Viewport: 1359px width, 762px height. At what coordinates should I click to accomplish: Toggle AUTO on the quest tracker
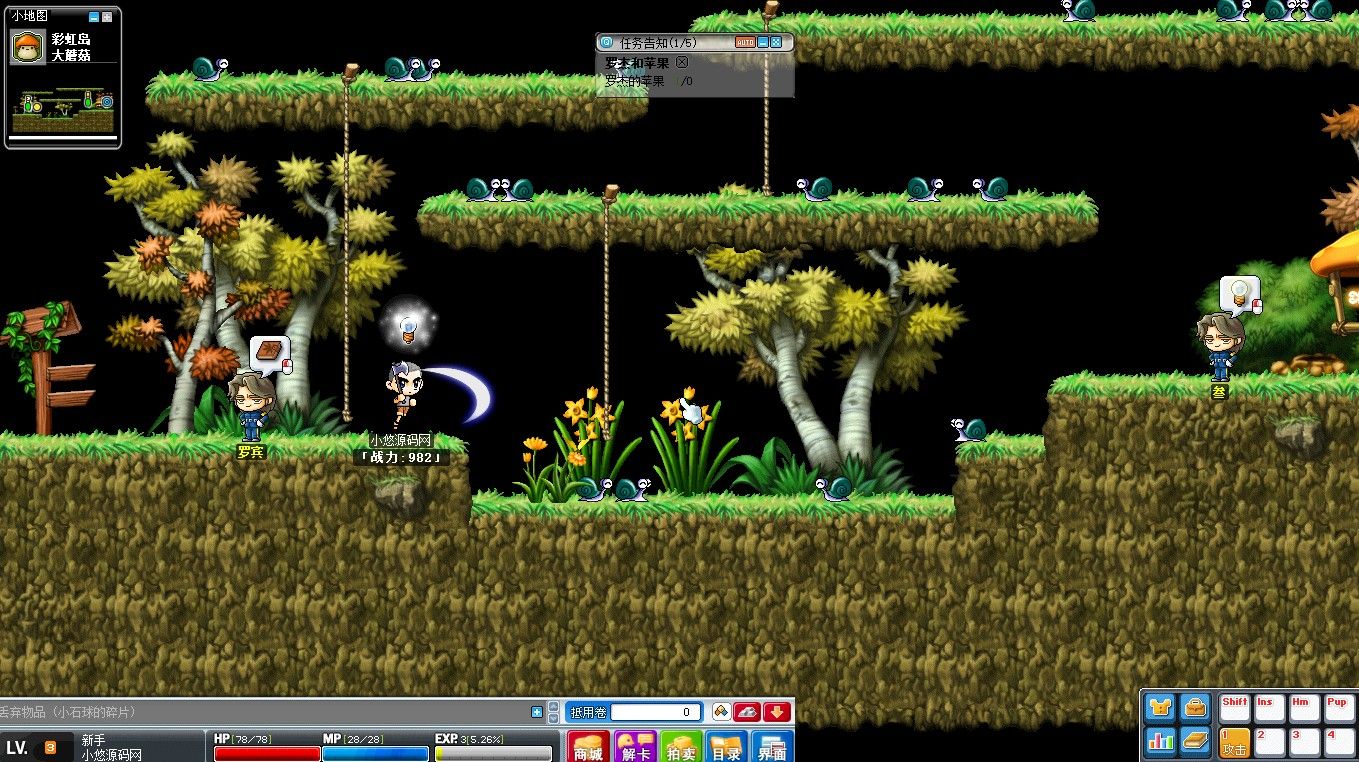click(x=745, y=43)
